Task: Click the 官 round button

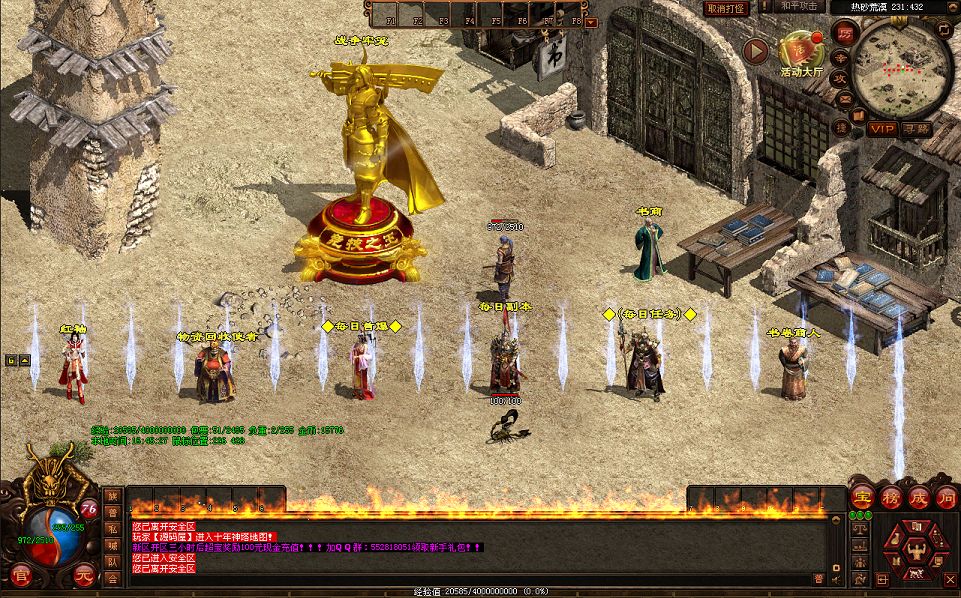Action: coord(22,575)
